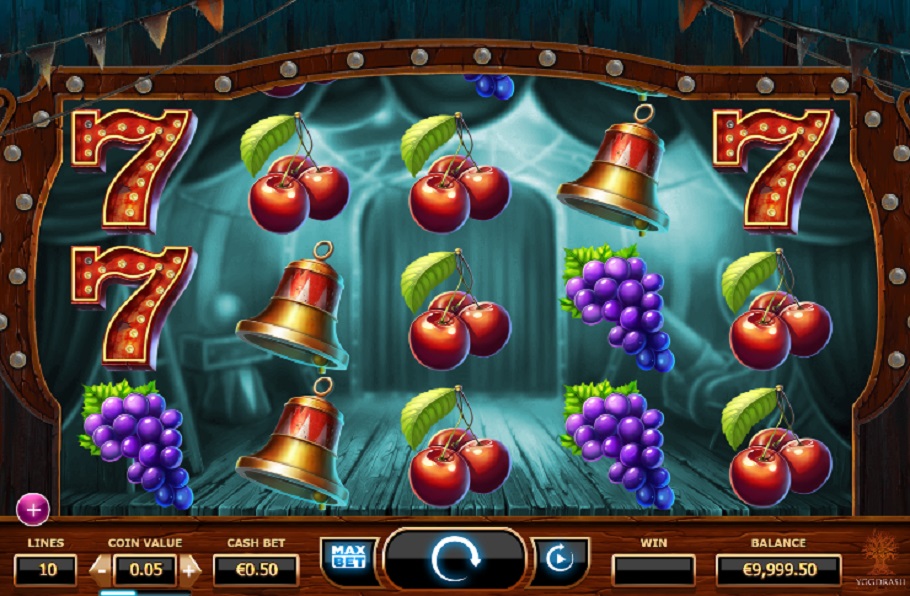Decrease the coin value with the minus arrow

(100, 570)
